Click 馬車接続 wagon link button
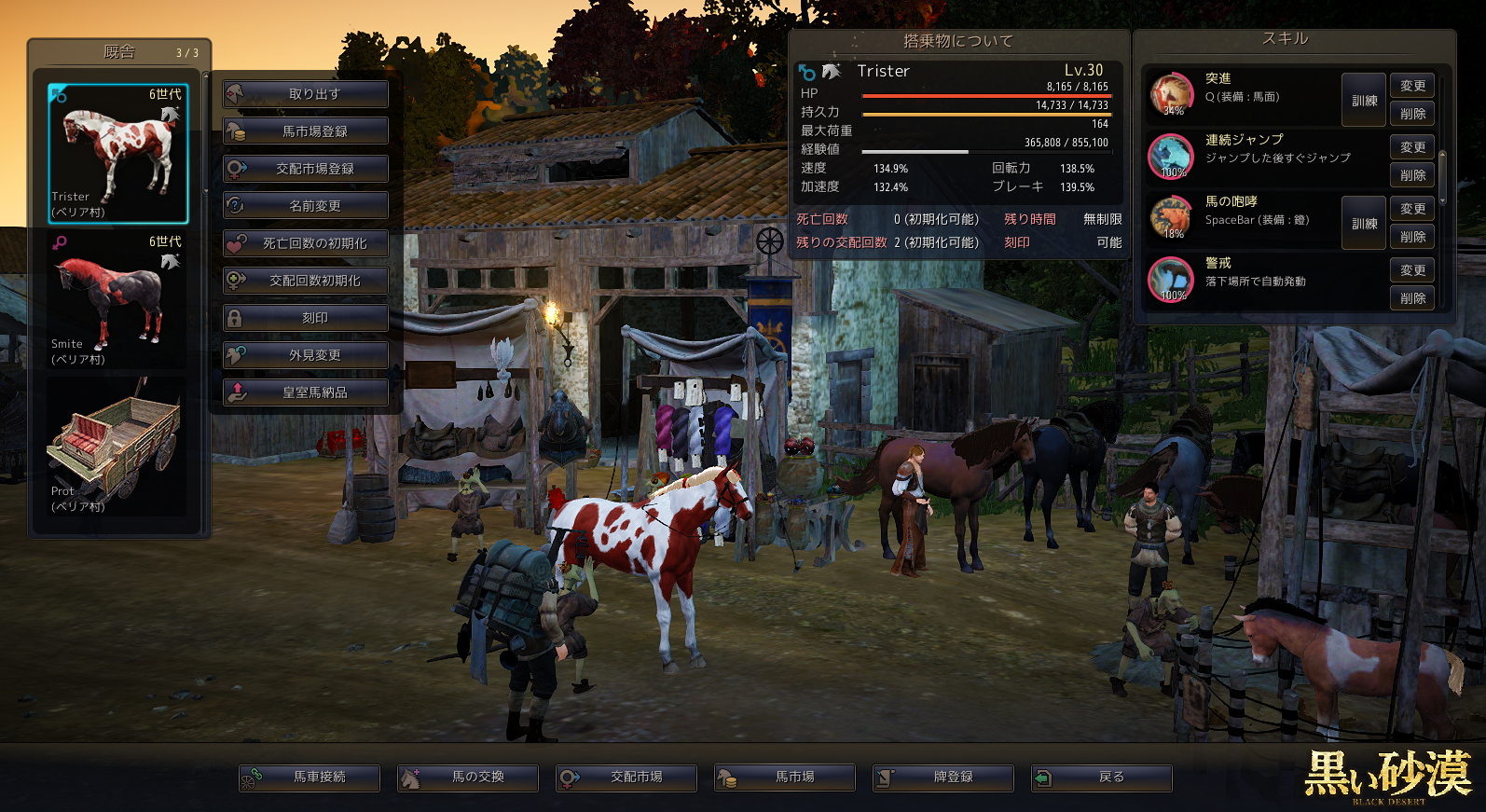This screenshot has height=812, width=1486. click(310, 778)
